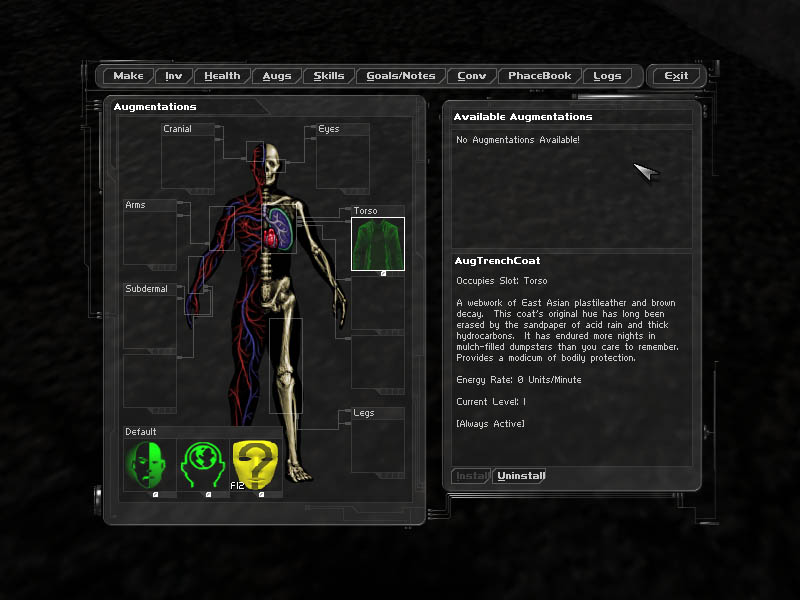Exit the augmentations screen
This screenshot has width=800, height=600.
[x=676, y=76]
